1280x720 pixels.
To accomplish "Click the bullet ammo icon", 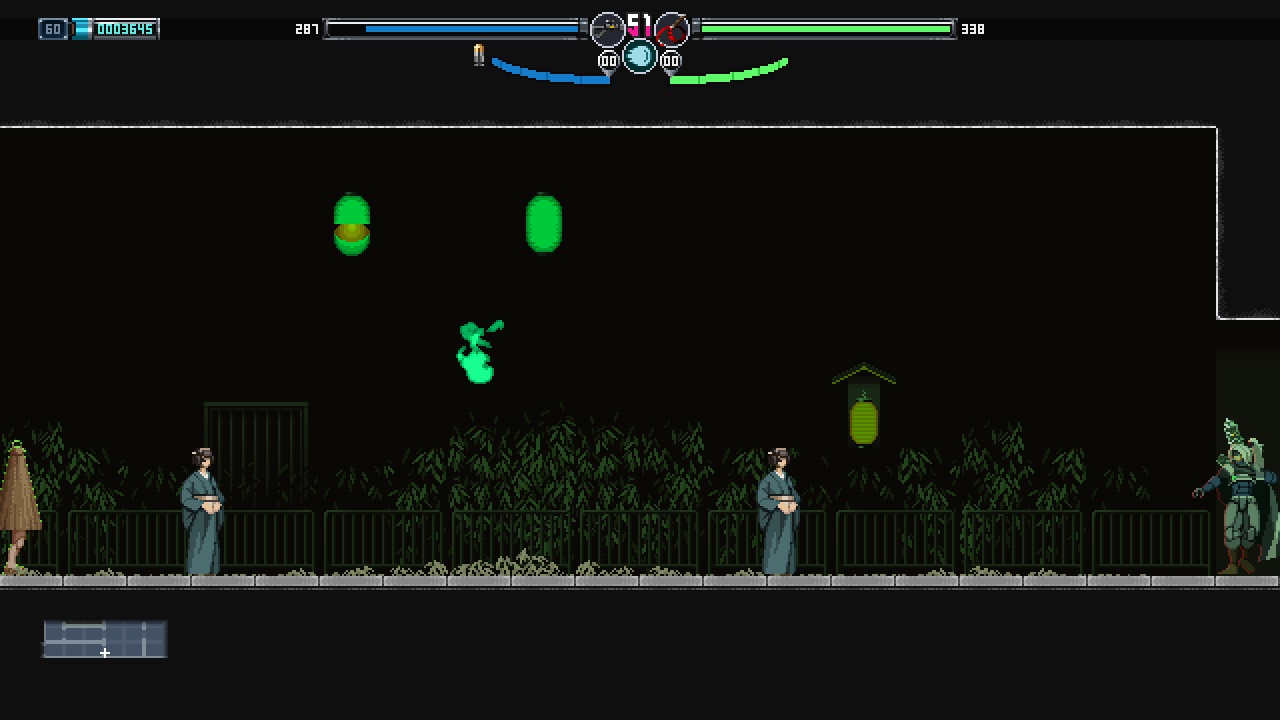I will (x=479, y=55).
